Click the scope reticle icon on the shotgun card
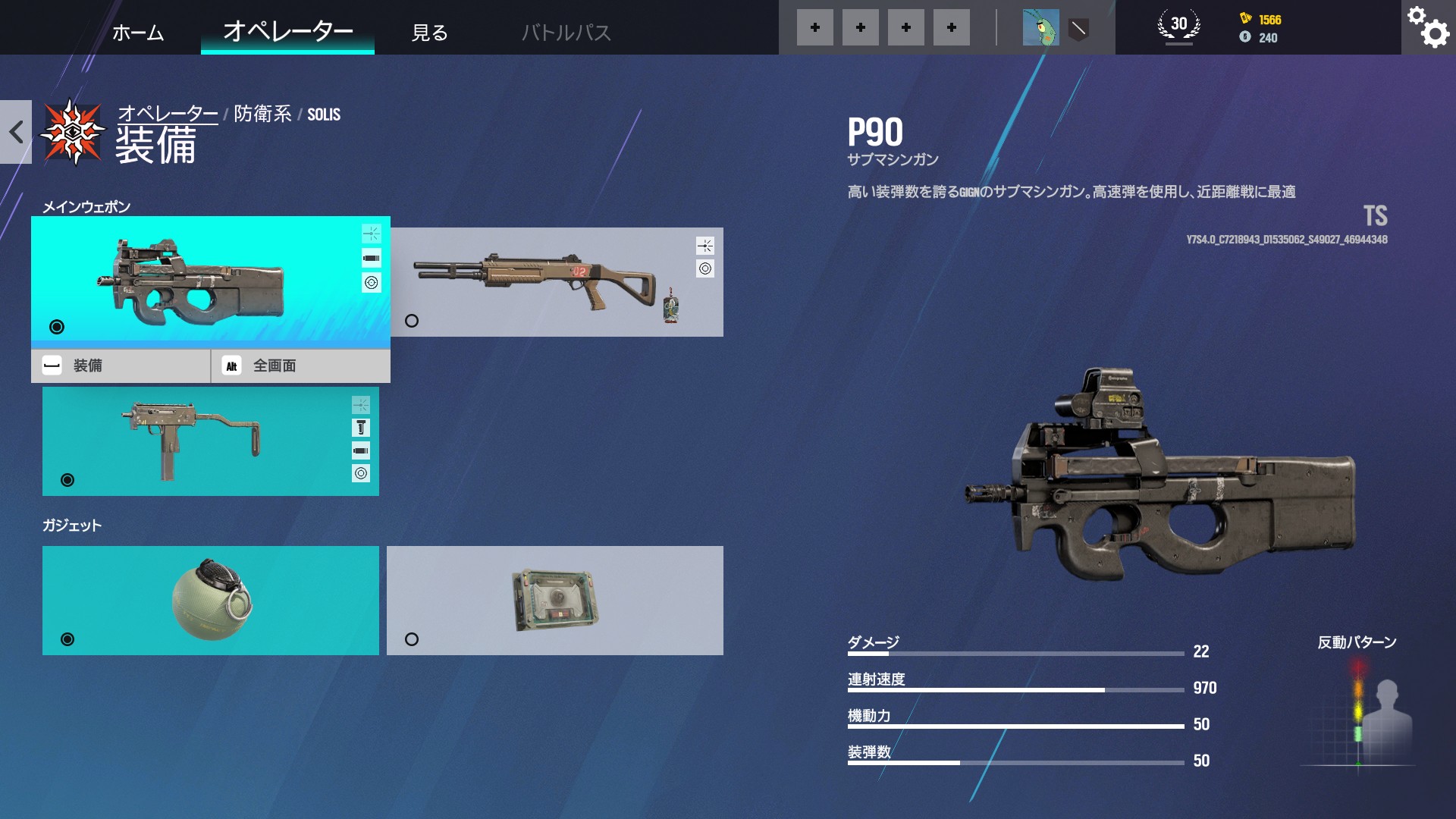Image resolution: width=1456 pixels, height=819 pixels. pyautogui.click(x=705, y=267)
